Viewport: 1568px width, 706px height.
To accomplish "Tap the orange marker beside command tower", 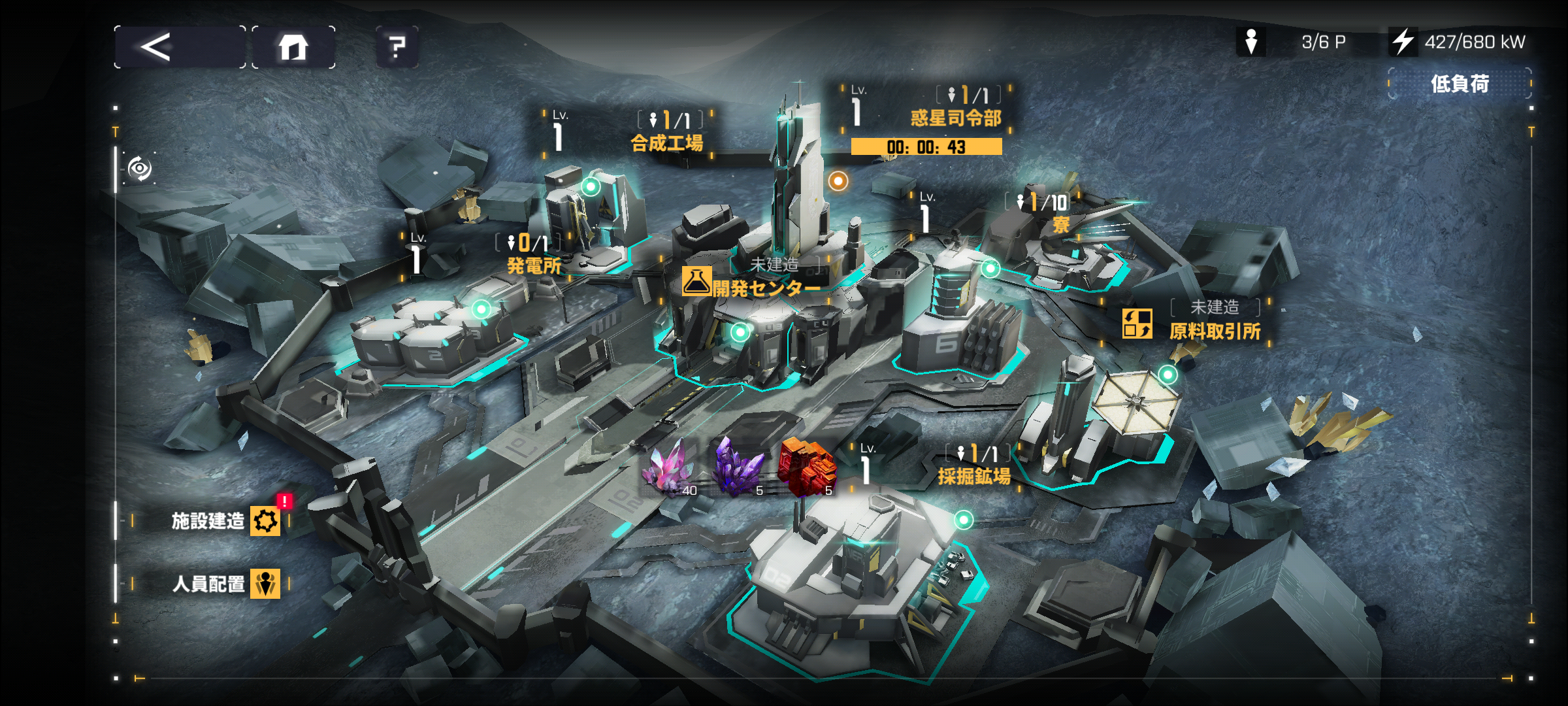I will (838, 180).
